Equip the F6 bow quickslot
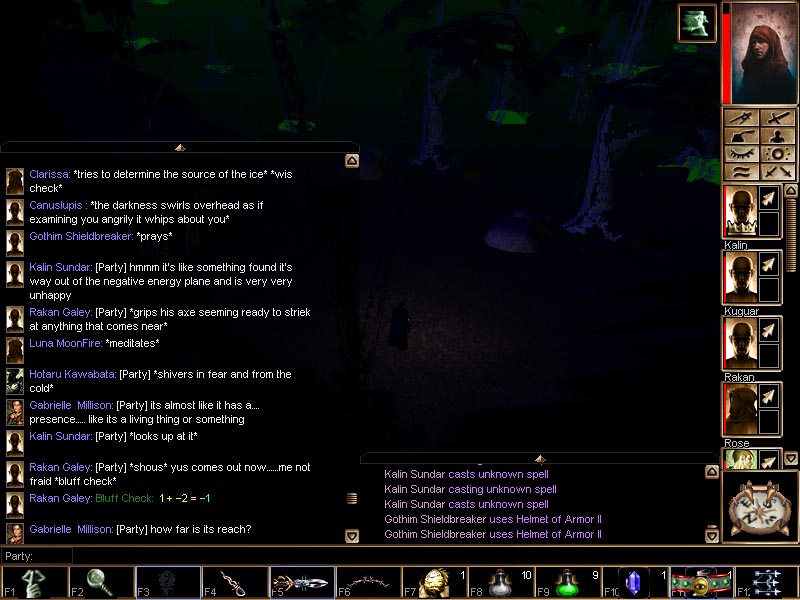The image size is (800, 600). (x=368, y=582)
